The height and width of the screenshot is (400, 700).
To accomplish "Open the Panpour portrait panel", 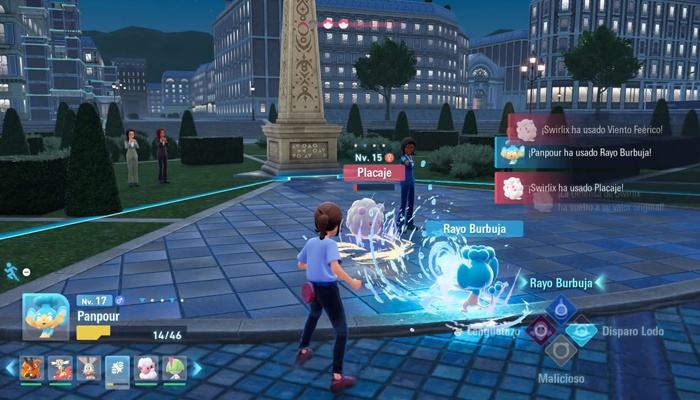I will coord(46,319).
